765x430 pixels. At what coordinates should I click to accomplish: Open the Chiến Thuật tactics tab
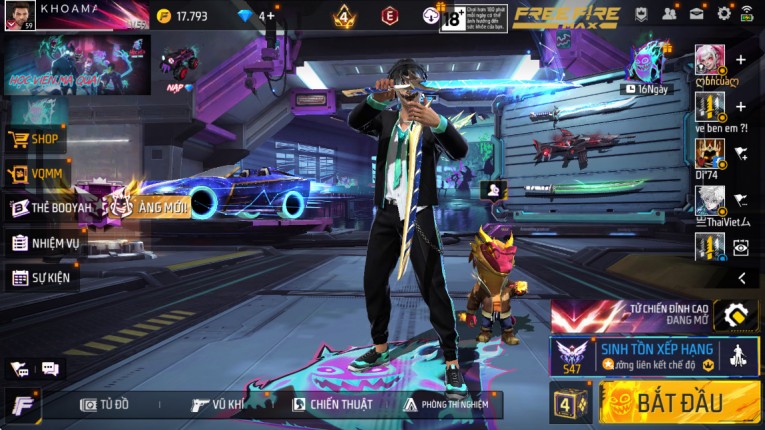click(x=332, y=404)
